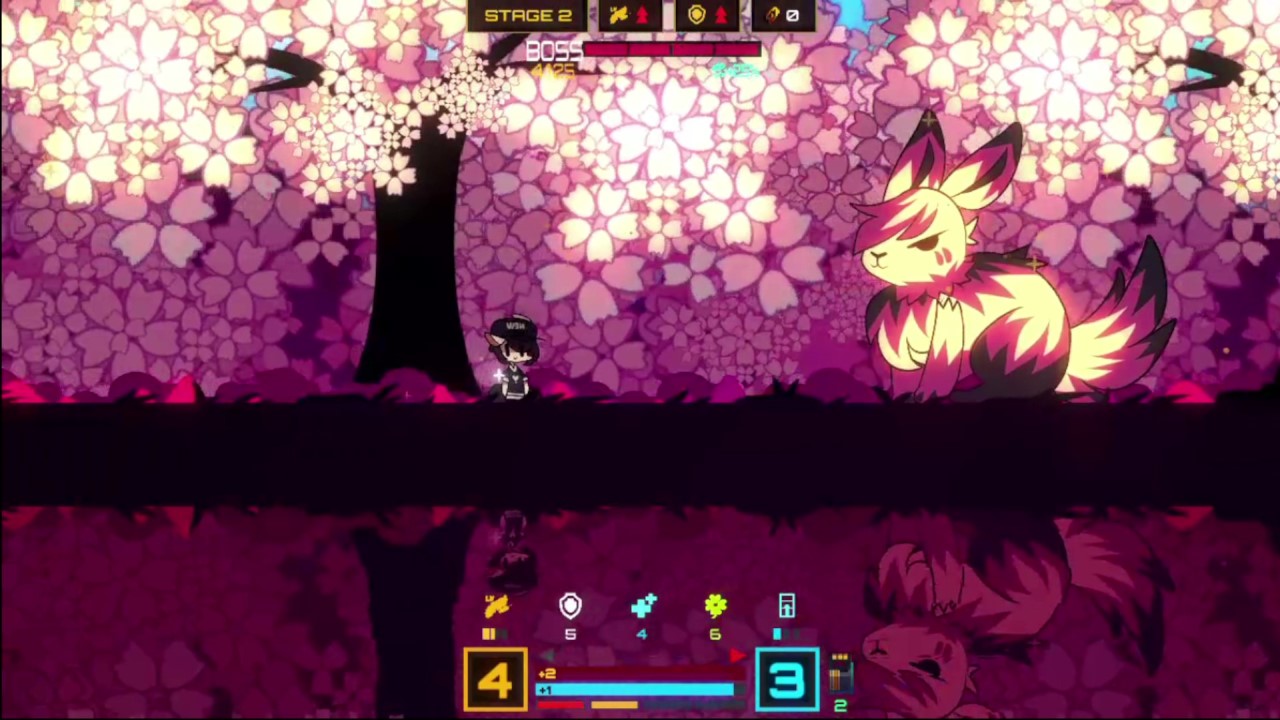
Task: Click the red right arrow above the experience bar
Action: 737,653
